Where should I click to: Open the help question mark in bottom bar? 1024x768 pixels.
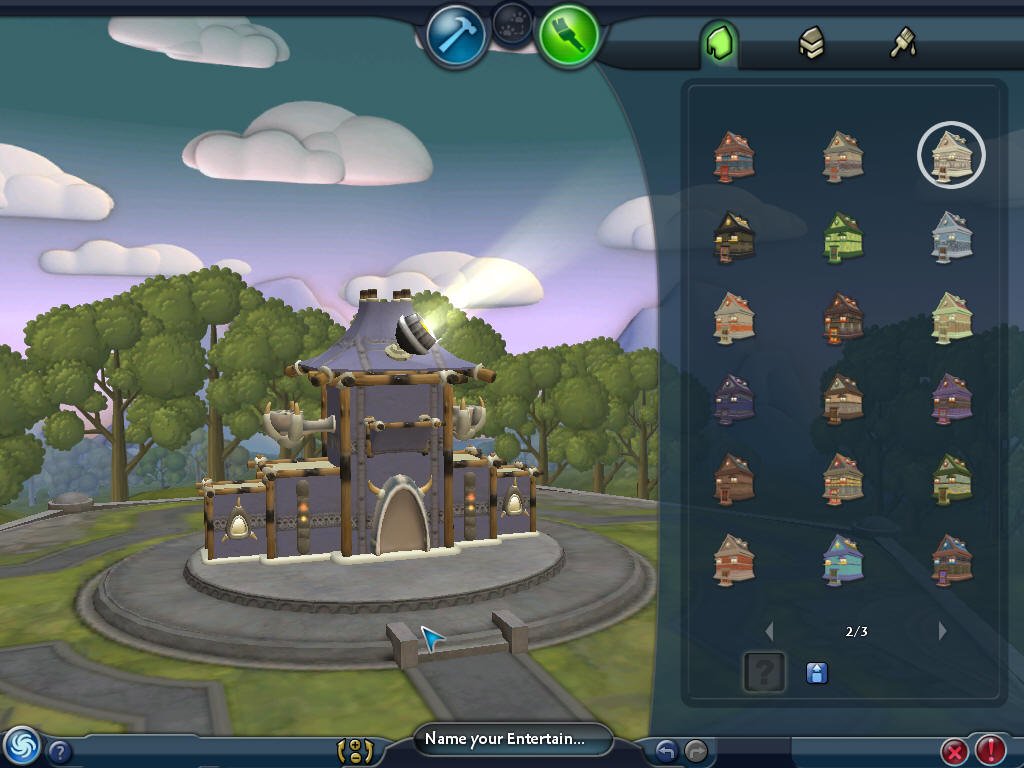point(60,751)
